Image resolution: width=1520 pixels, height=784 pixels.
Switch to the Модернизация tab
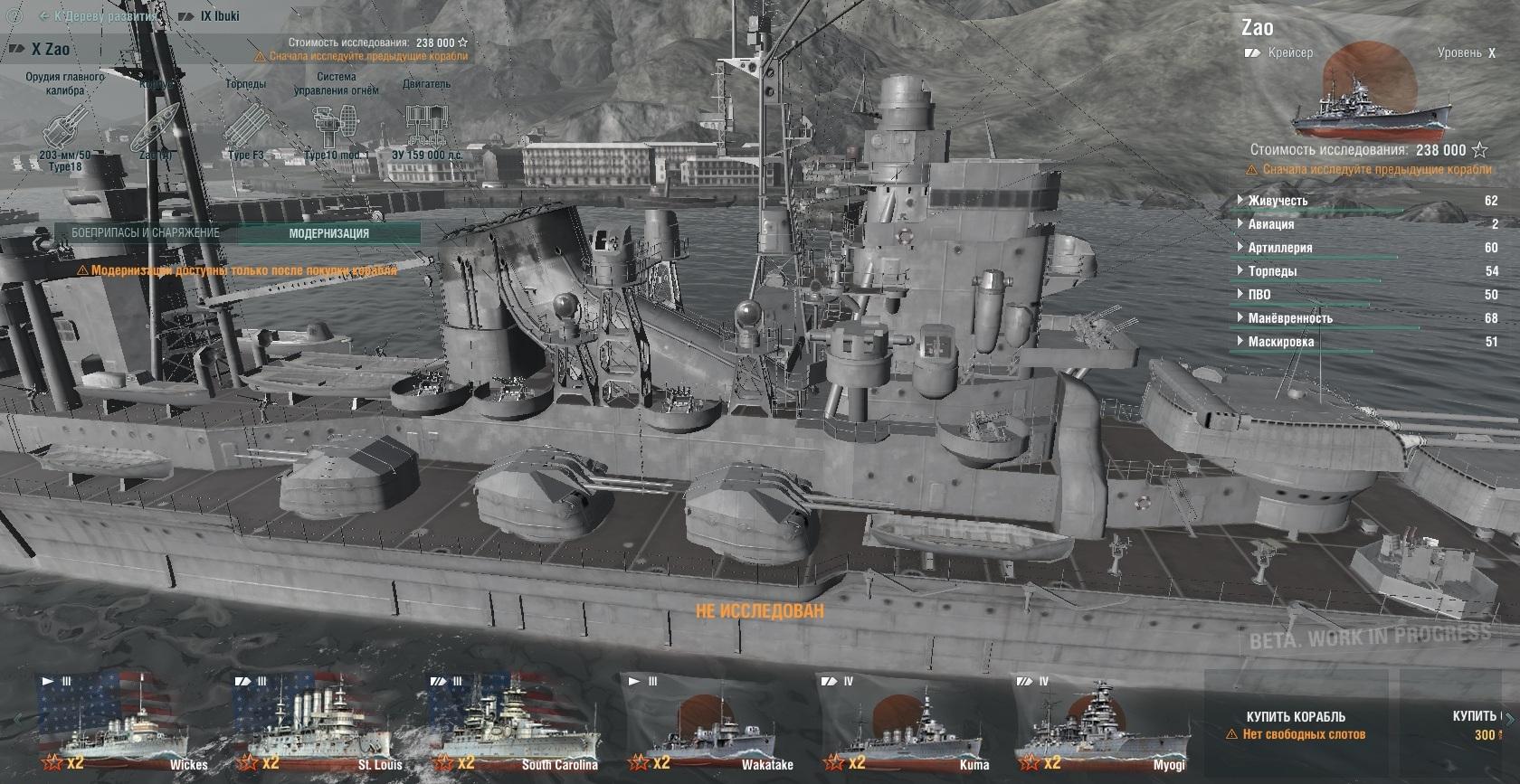[x=328, y=233]
